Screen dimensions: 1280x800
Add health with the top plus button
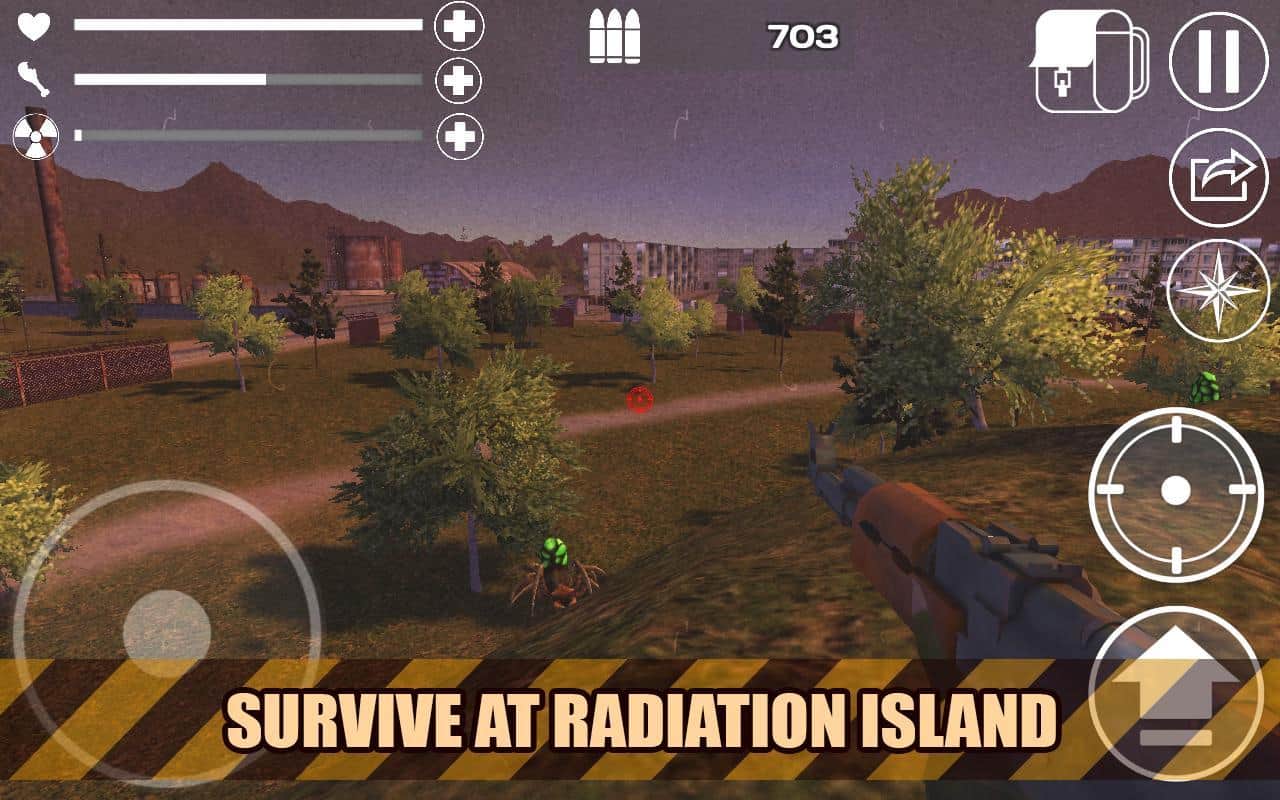[460, 27]
